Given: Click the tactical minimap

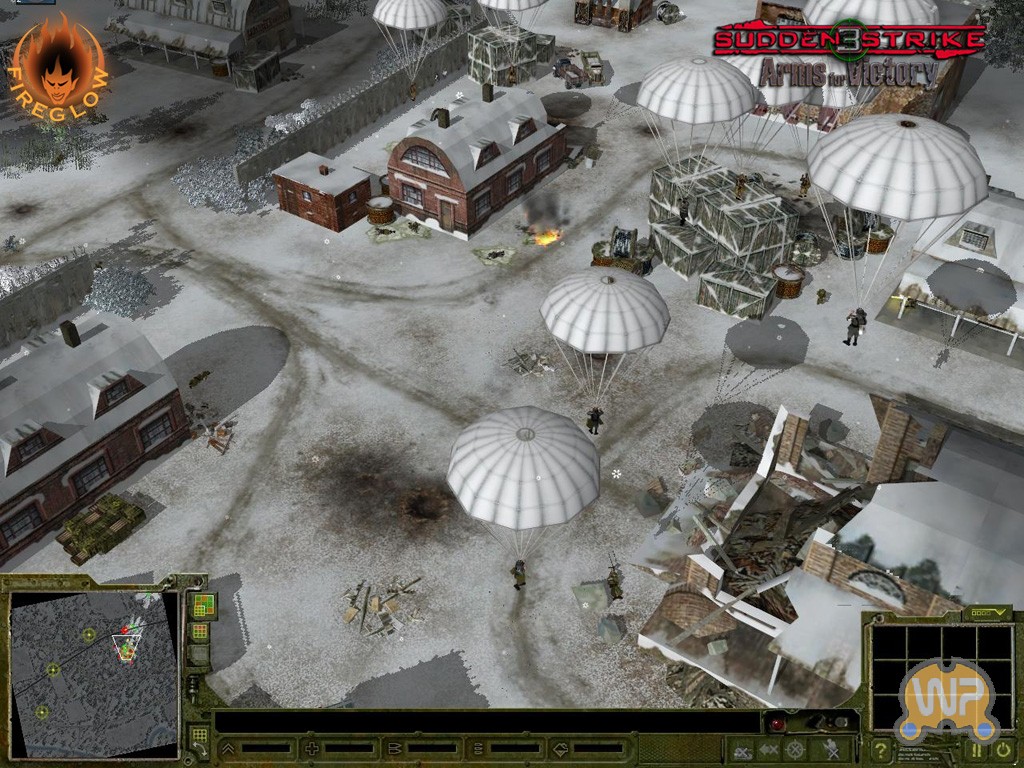Looking at the screenshot, I should [x=94, y=672].
